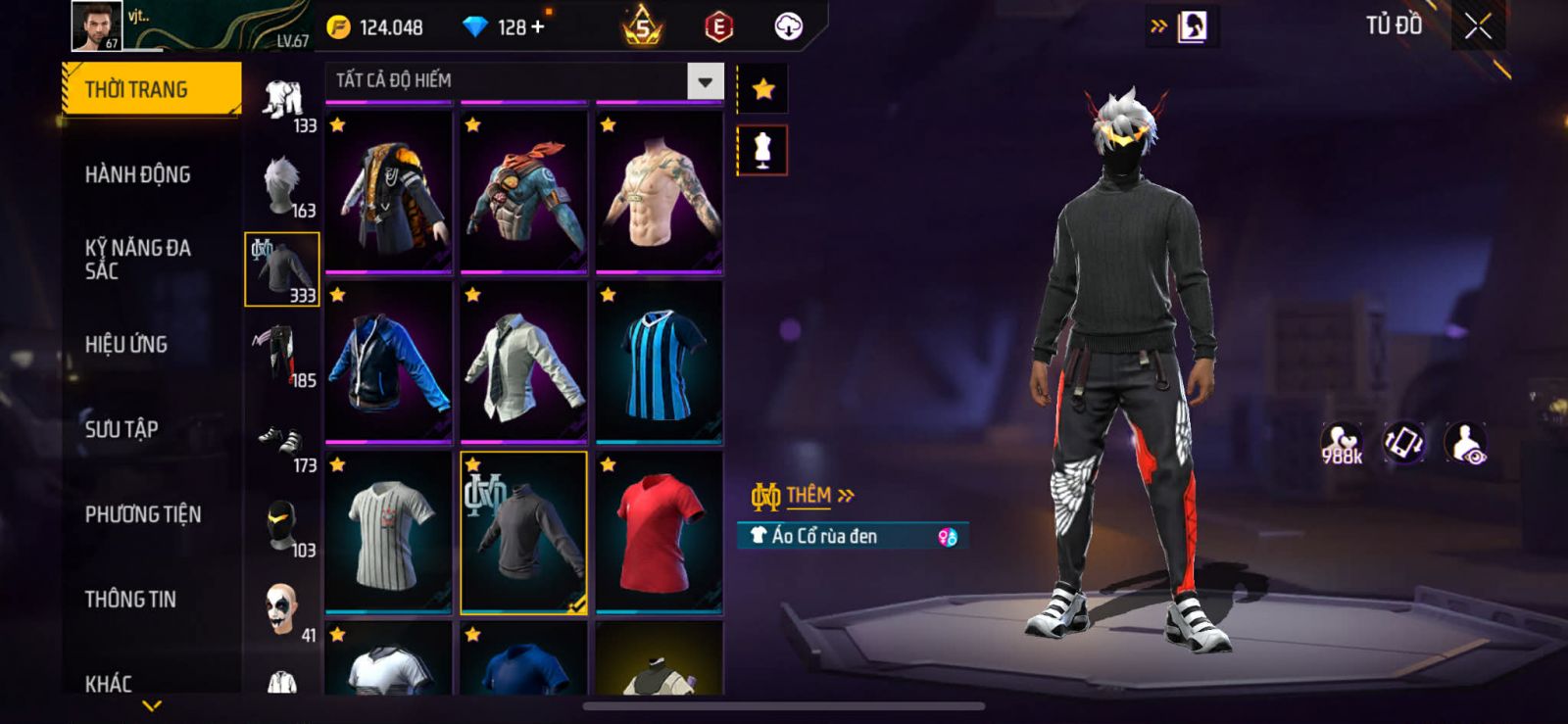Add diamonds with the plus button
Image resolution: width=1568 pixels, height=724 pixels.
pyautogui.click(x=537, y=26)
